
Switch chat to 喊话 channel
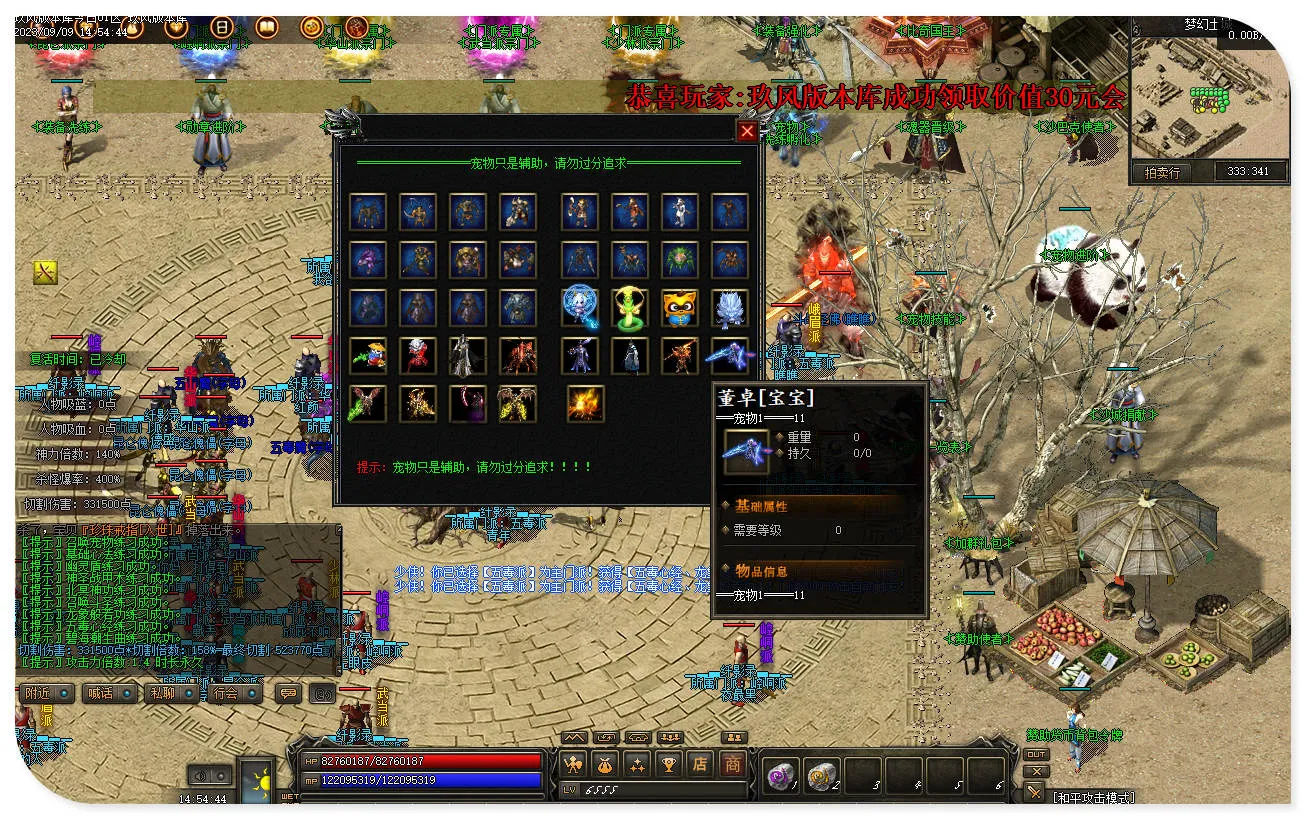tap(108, 693)
